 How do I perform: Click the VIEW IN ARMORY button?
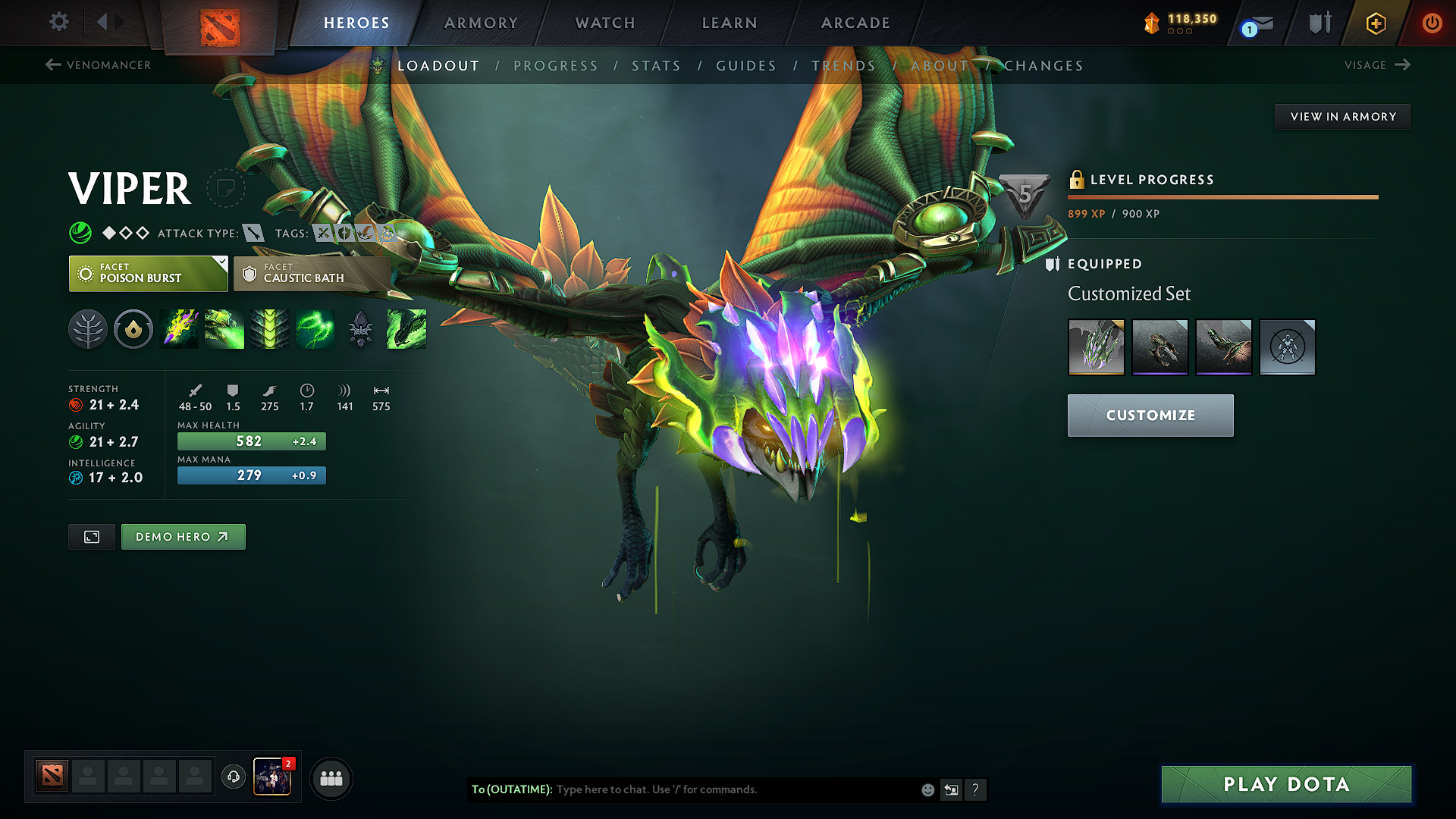(1342, 116)
